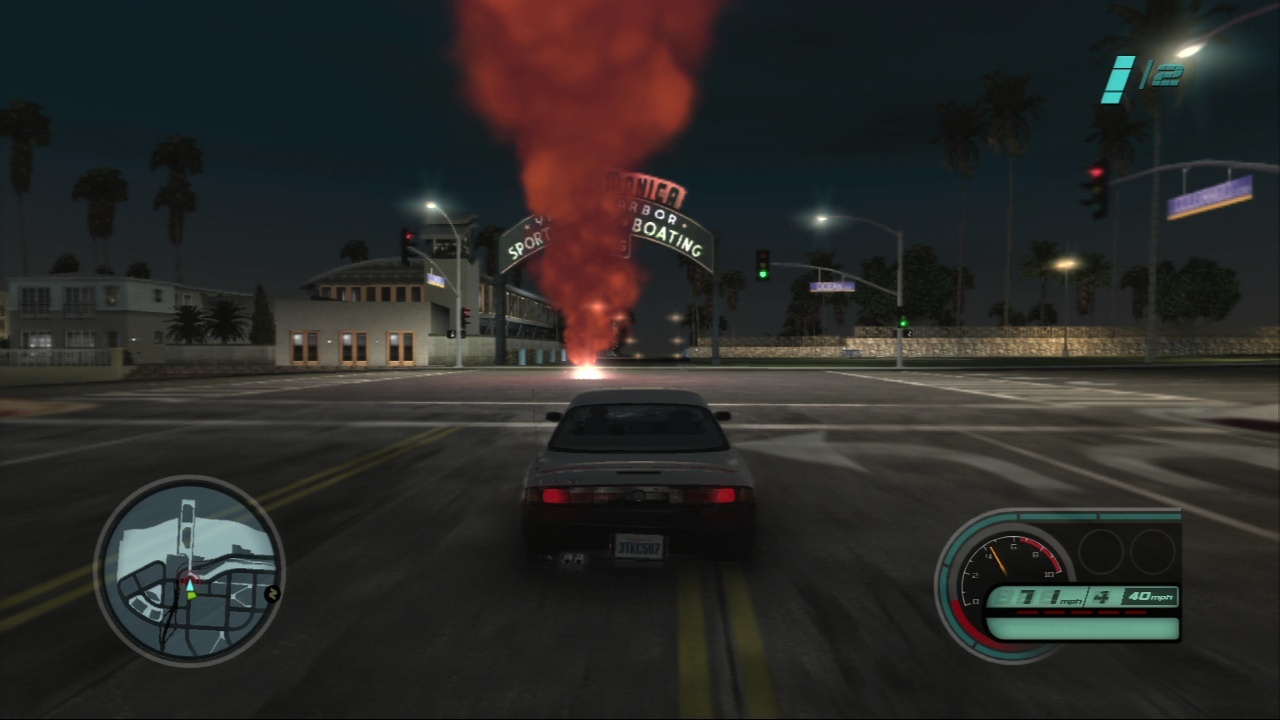Click the yellow marker on minimap edge
Screen dimensions: 1280x720
(x=271, y=594)
